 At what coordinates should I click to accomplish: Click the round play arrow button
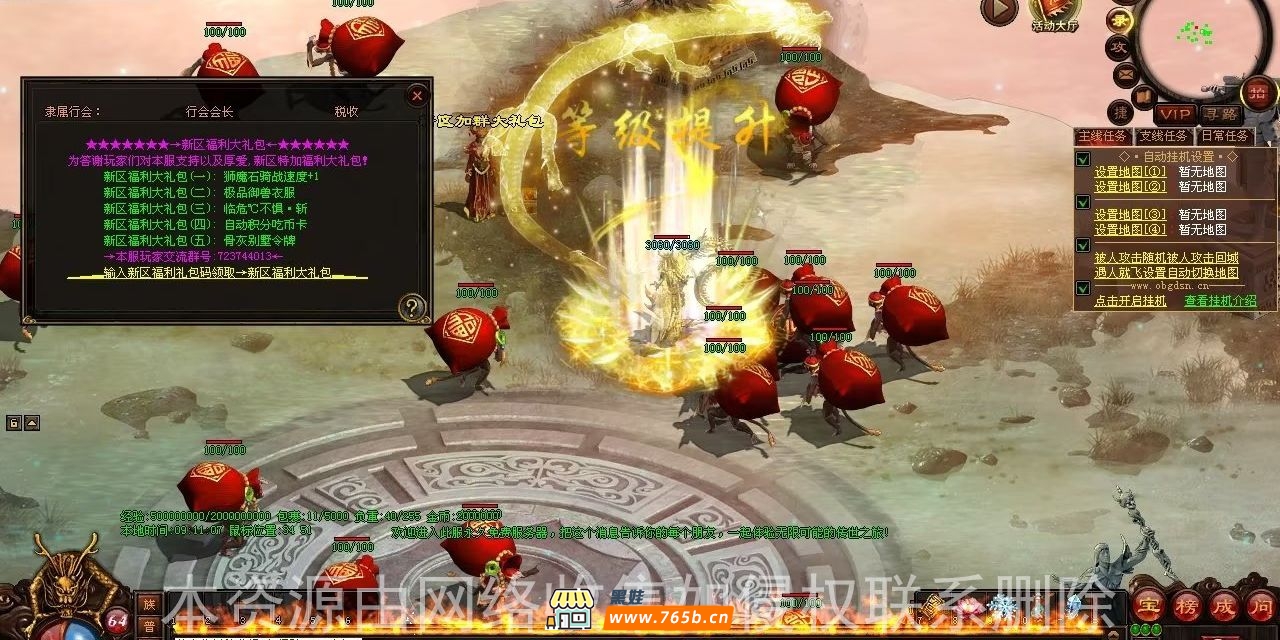tap(998, 11)
